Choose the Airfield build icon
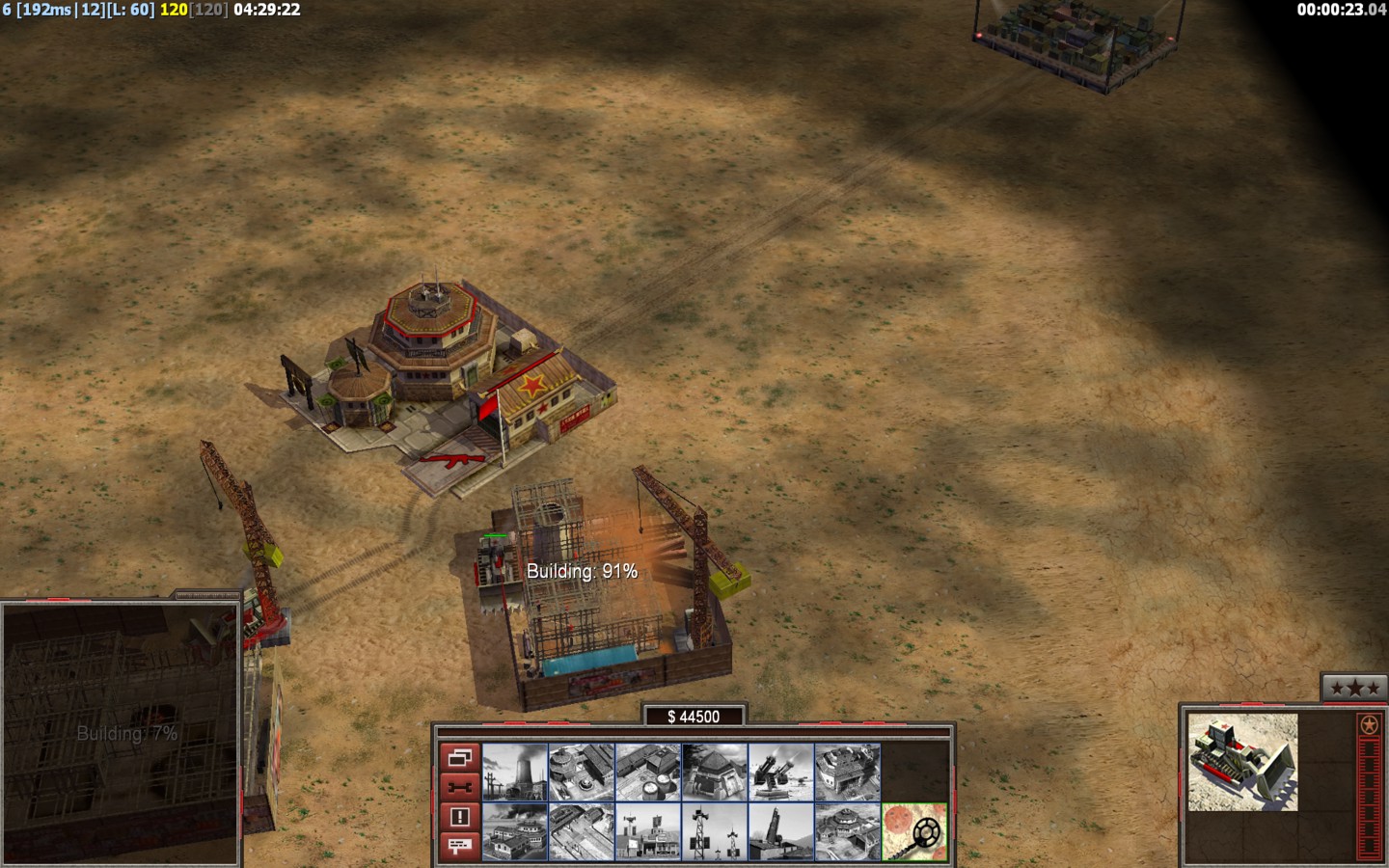Viewport: 1389px width, 868px height. tap(582, 831)
